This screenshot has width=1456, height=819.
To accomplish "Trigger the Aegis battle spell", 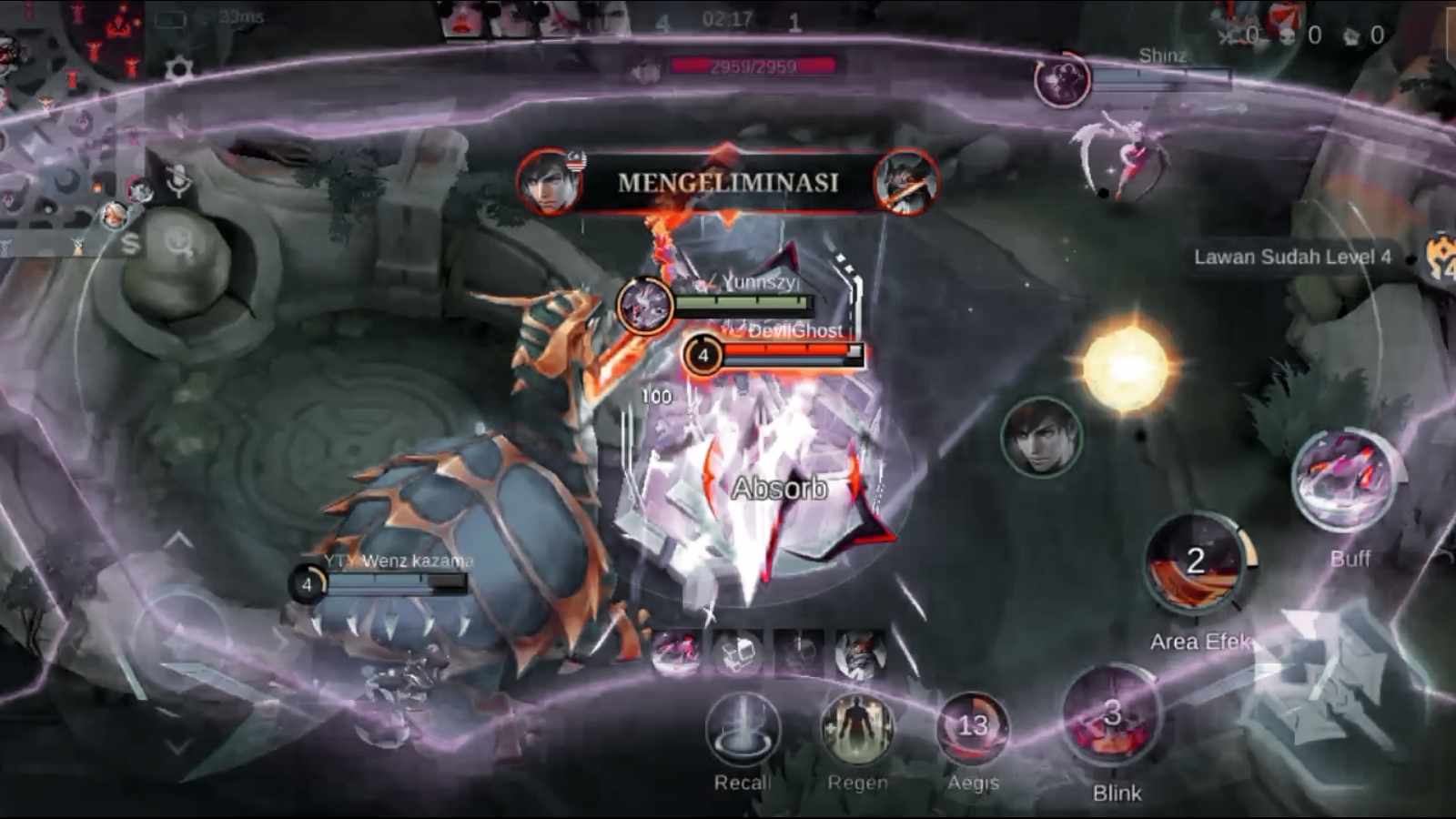I will [x=972, y=729].
